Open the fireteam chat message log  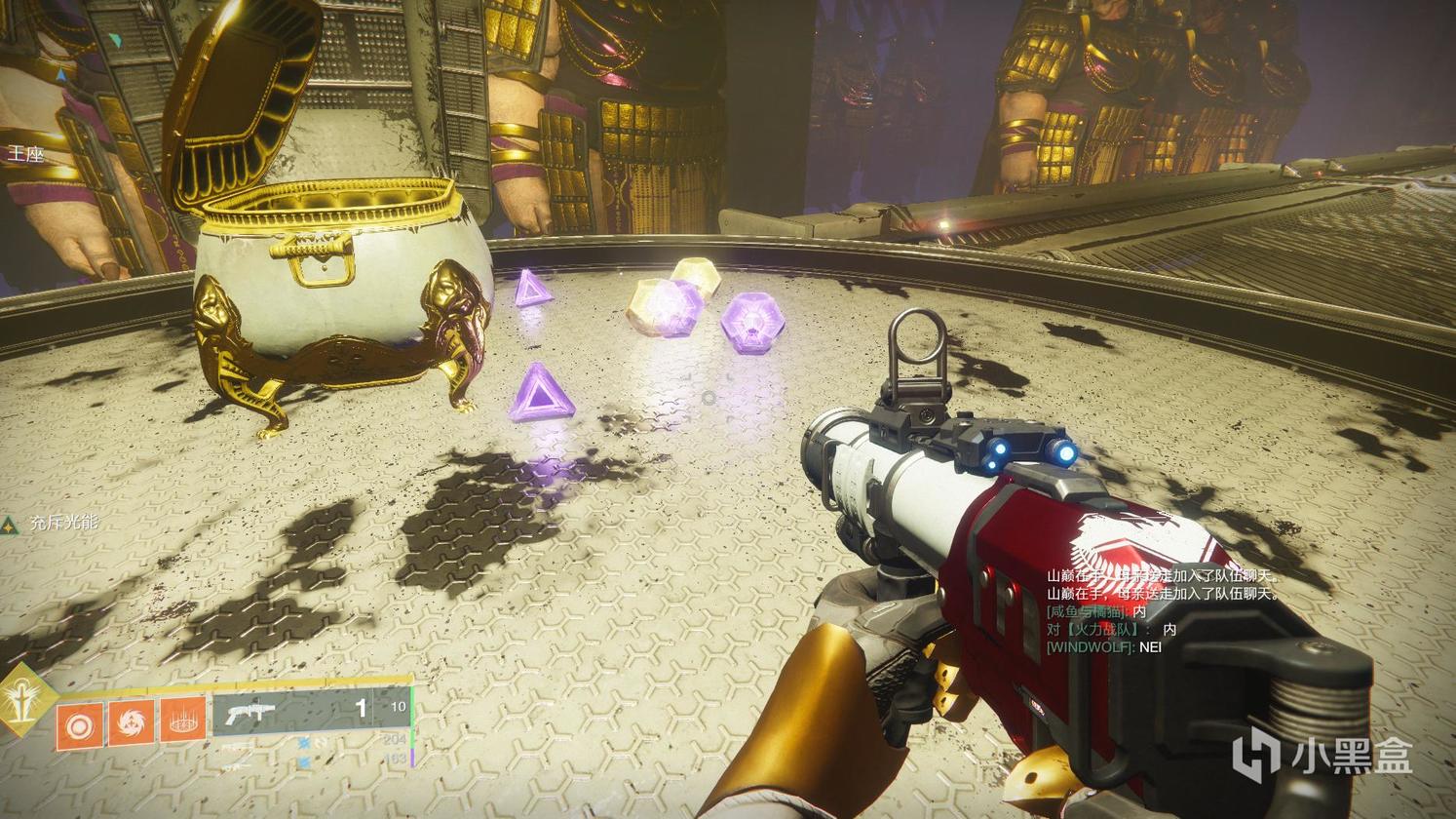pos(1160,611)
